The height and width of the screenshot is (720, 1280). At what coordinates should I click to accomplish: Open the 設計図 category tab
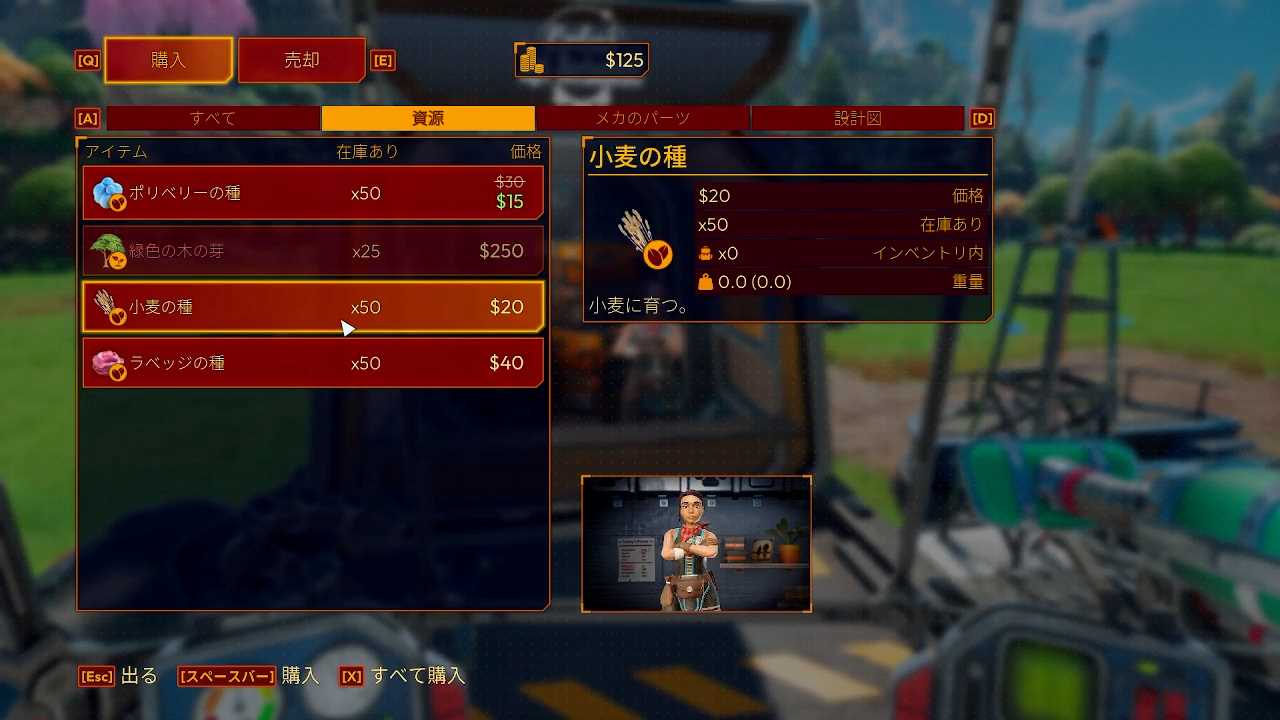[x=858, y=118]
